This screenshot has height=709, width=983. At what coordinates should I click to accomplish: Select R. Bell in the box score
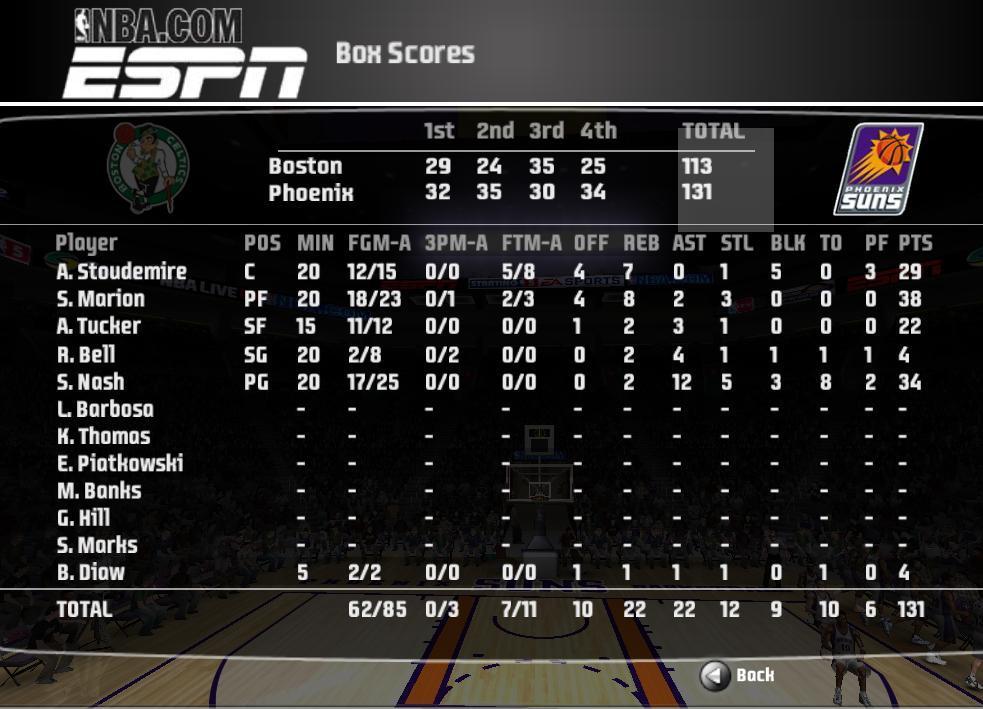(86, 354)
